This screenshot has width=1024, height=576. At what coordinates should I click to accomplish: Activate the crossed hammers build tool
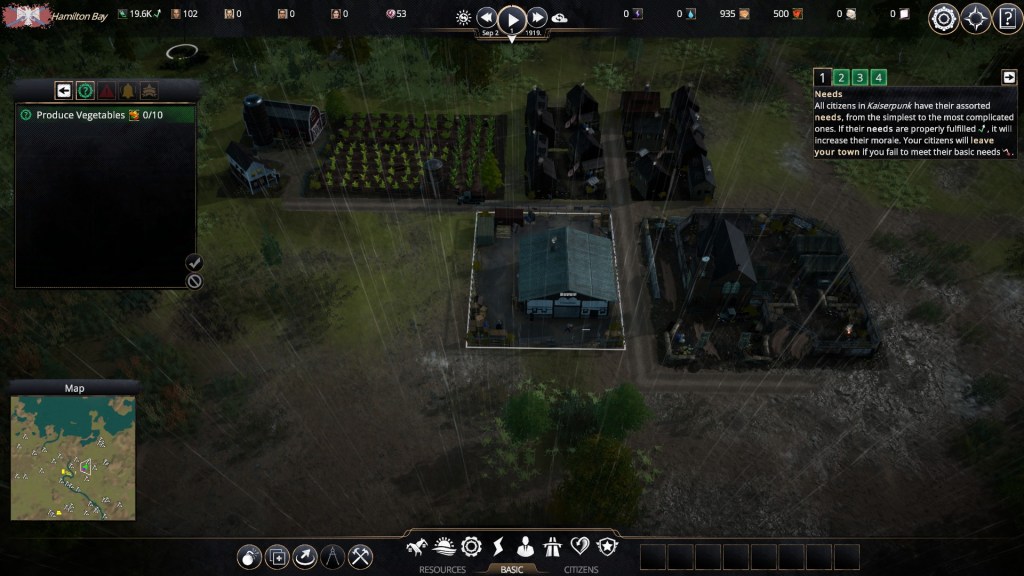(x=360, y=557)
